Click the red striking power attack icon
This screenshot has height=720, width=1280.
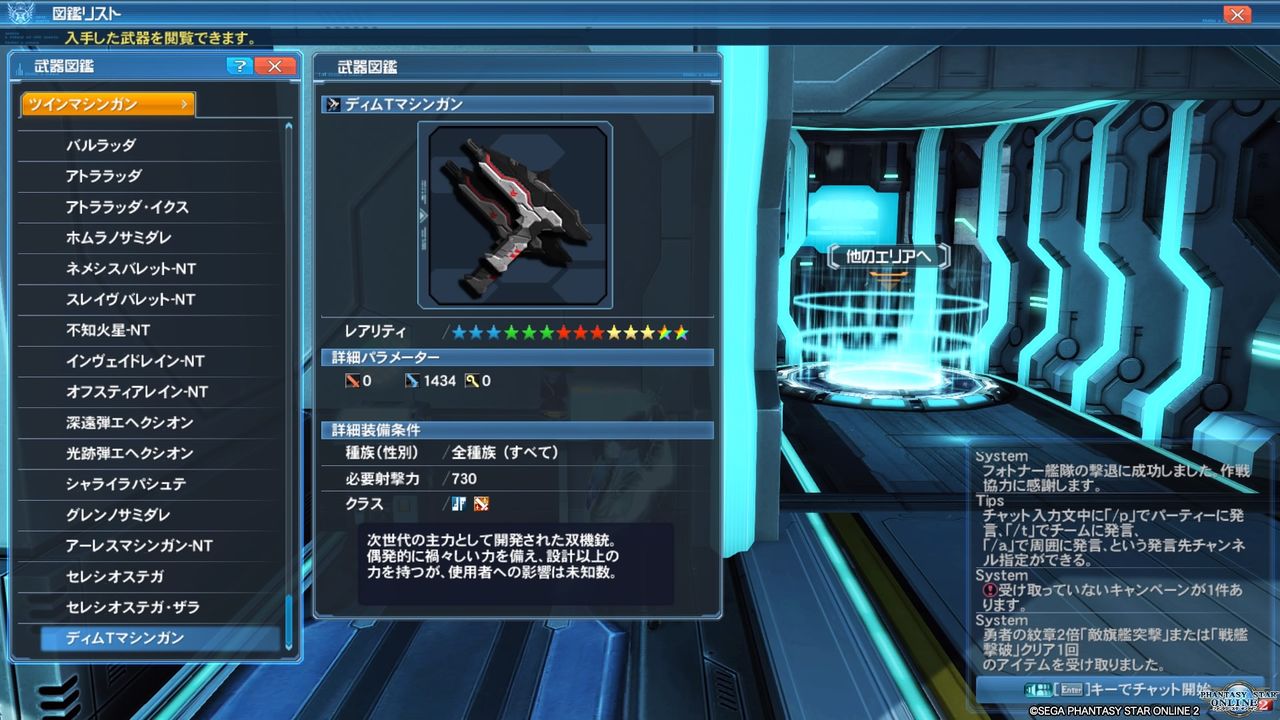(x=350, y=381)
